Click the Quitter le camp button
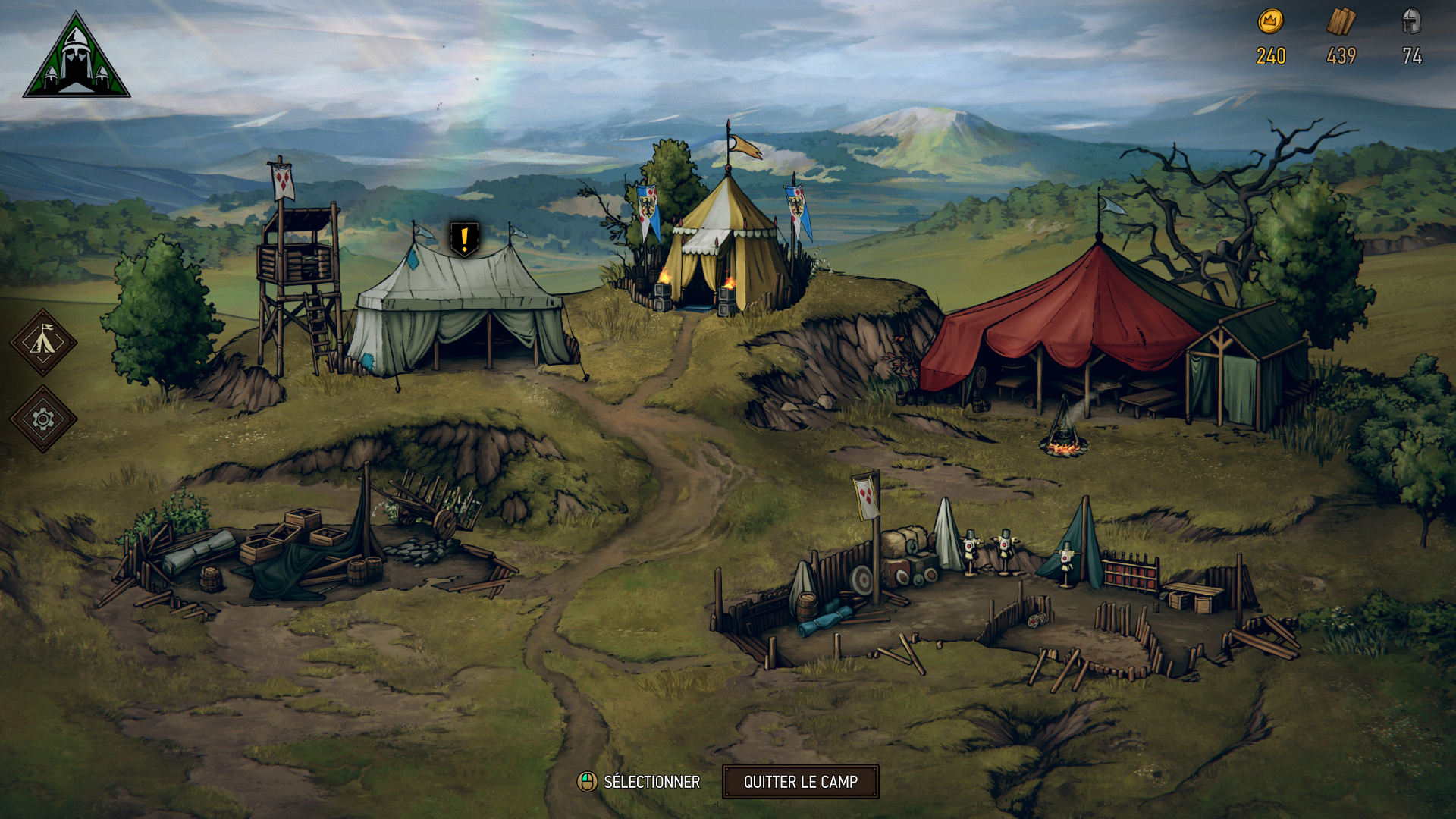Screen dimensions: 1456x819 tap(800, 782)
